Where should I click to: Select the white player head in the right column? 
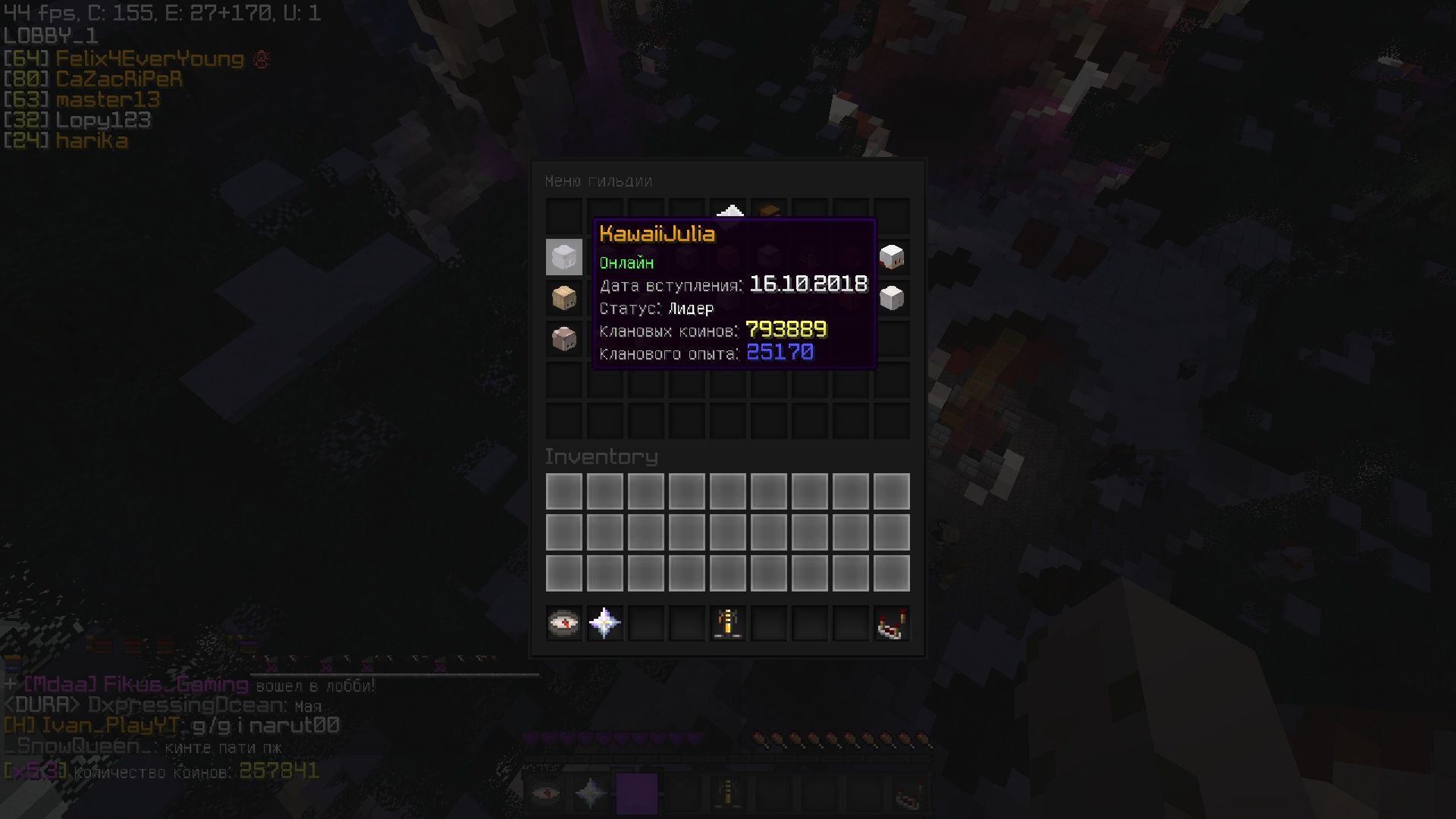click(x=893, y=297)
